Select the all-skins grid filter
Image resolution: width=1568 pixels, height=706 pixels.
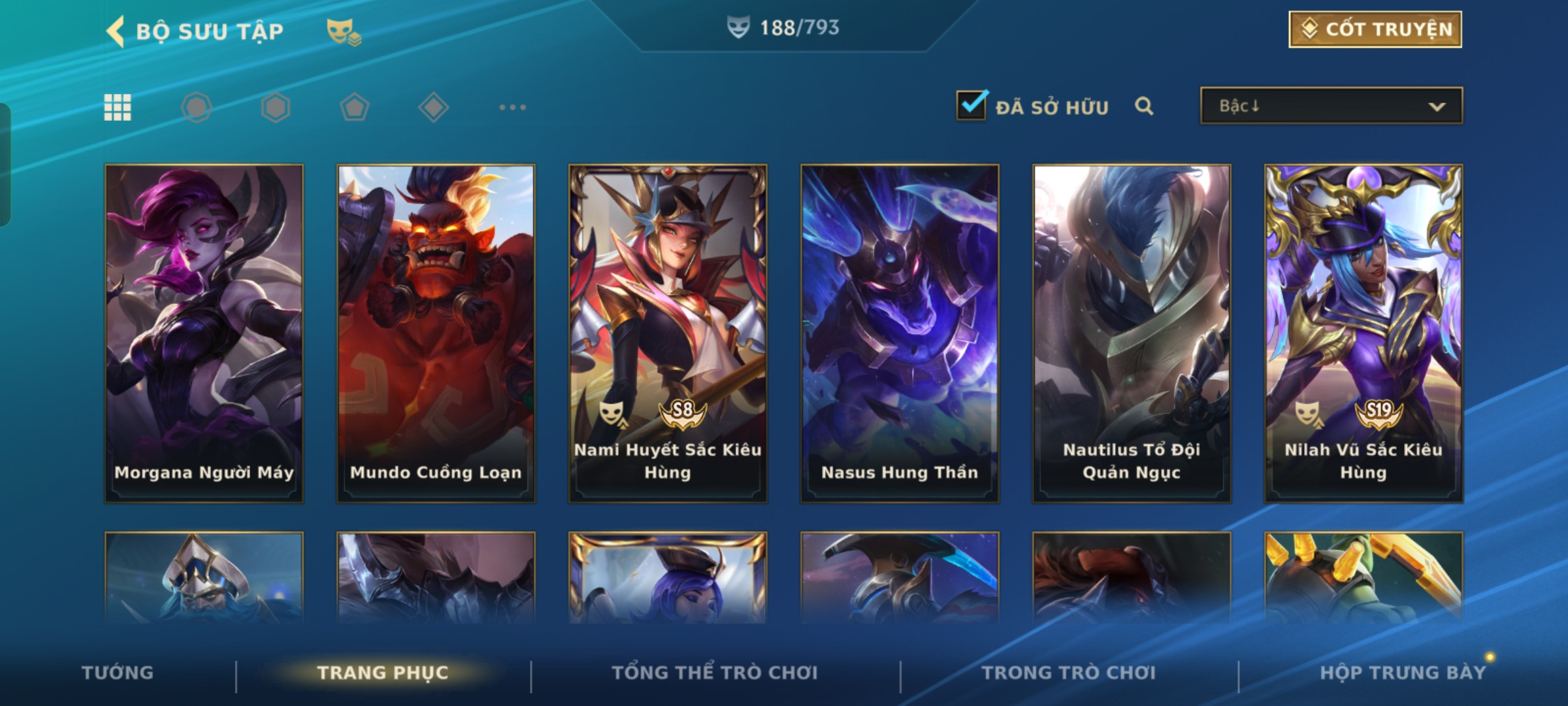pyautogui.click(x=118, y=107)
